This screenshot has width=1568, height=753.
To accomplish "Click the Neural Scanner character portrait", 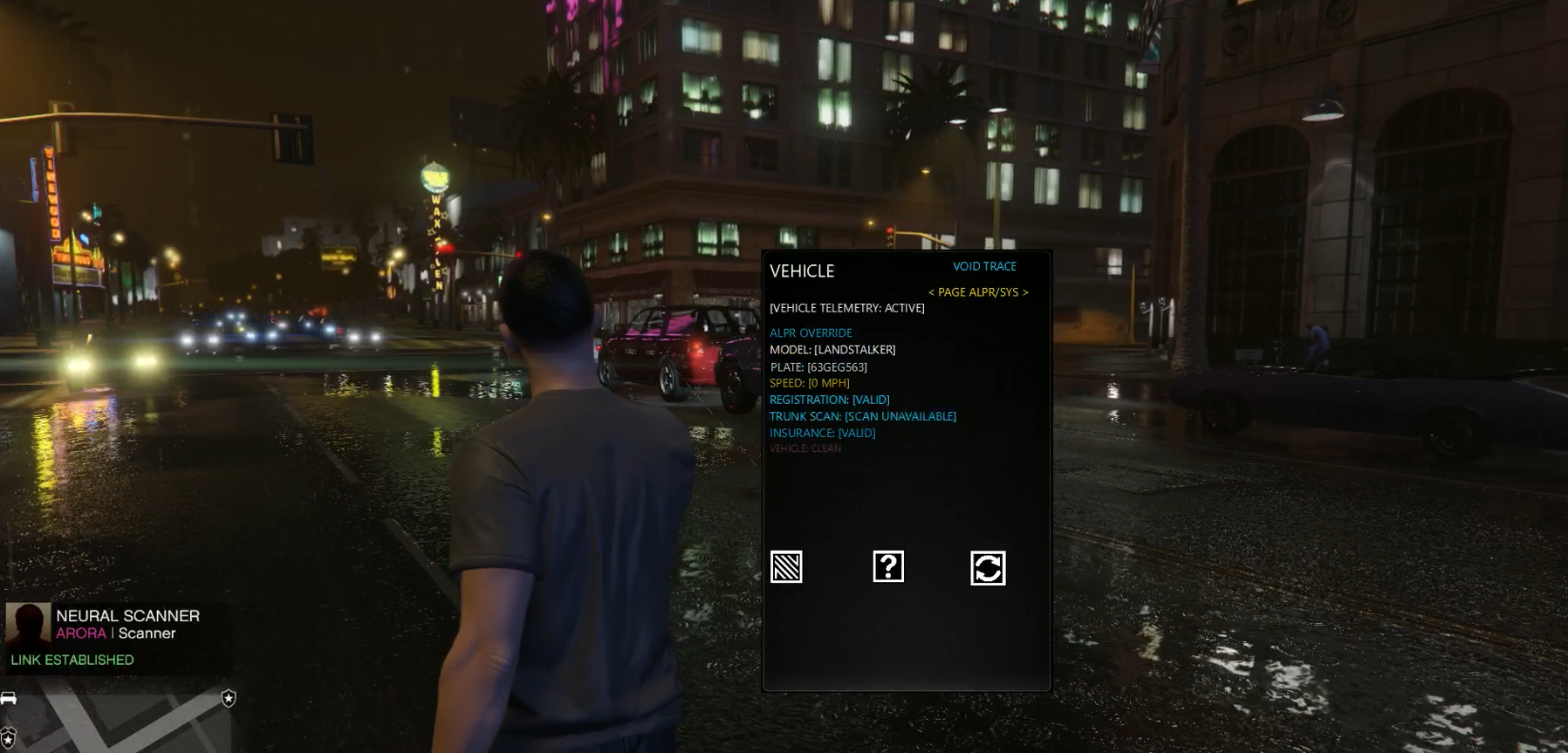I will click(x=28, y=624).
